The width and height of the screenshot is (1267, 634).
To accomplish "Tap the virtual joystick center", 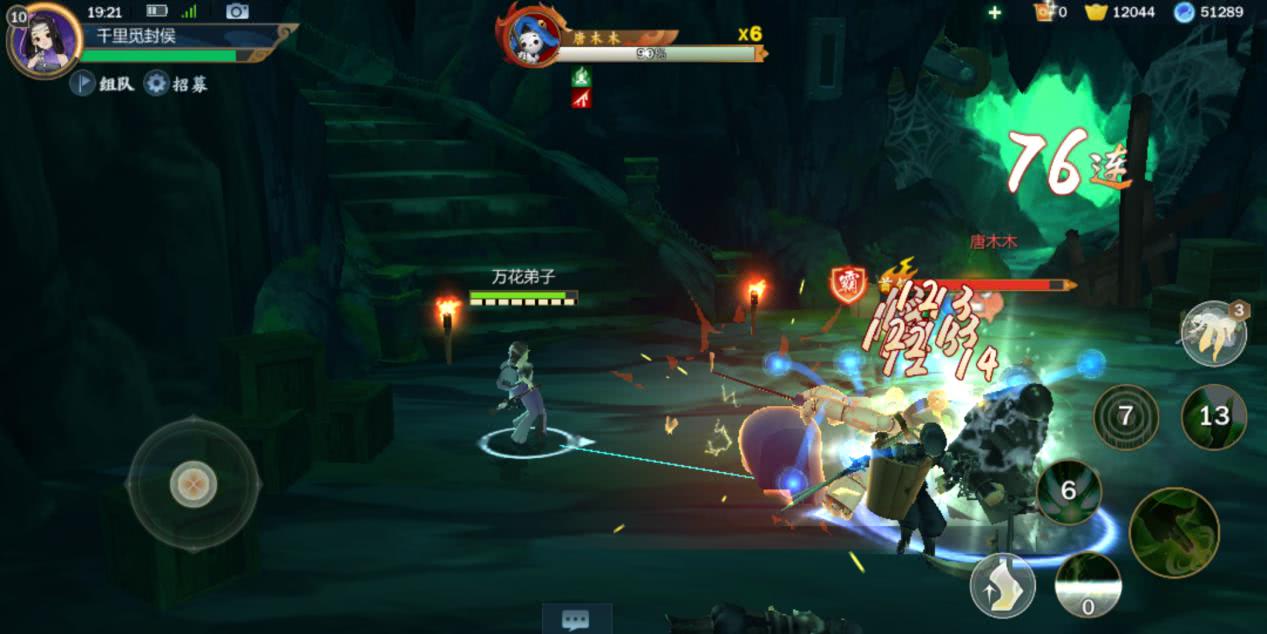I will point(193,484).
